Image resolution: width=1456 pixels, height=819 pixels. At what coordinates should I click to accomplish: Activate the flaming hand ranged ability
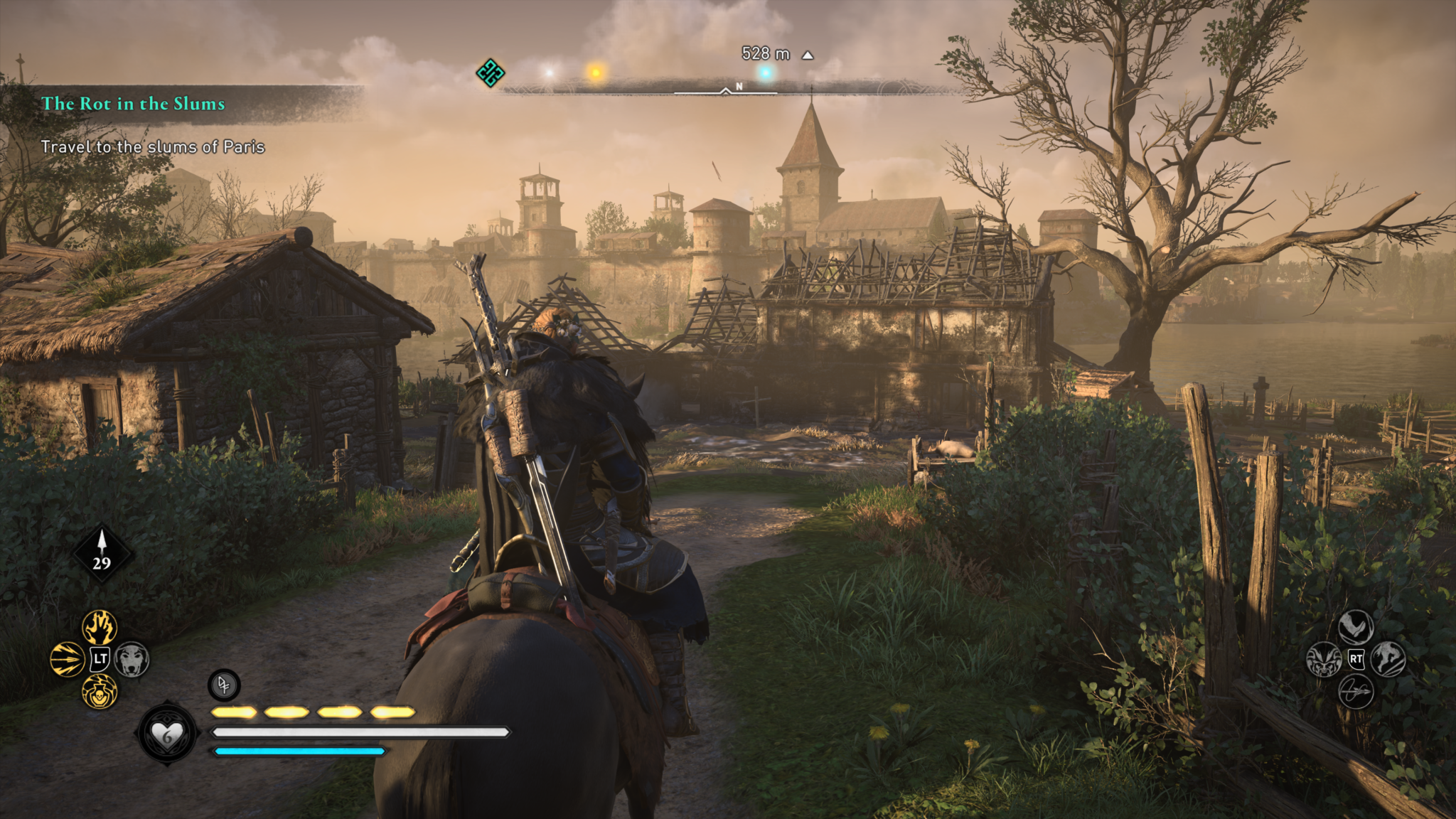pyautogui.click(x=100, y=627)
